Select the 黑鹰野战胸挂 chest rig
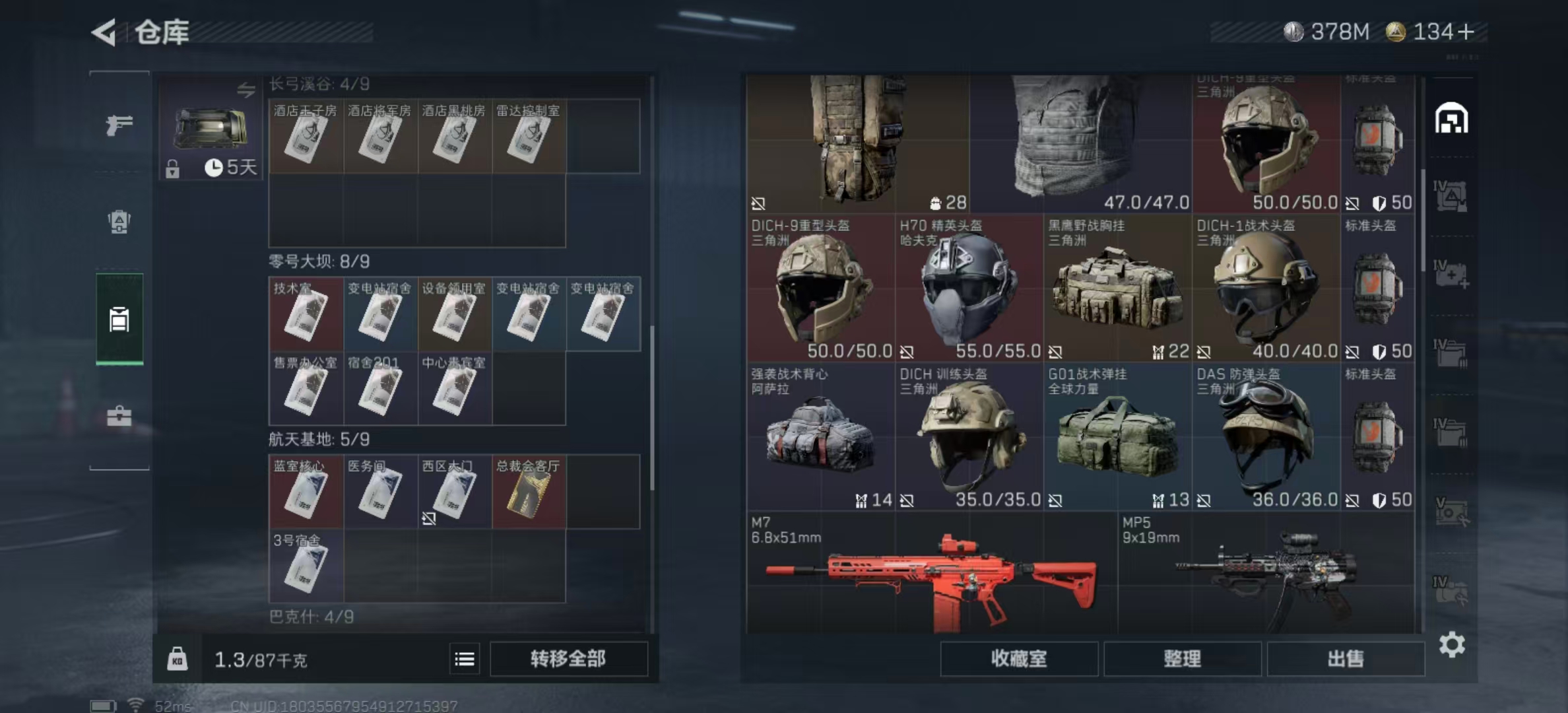The width and height of the screenshot is (1568, 713). click(1117, 288)
